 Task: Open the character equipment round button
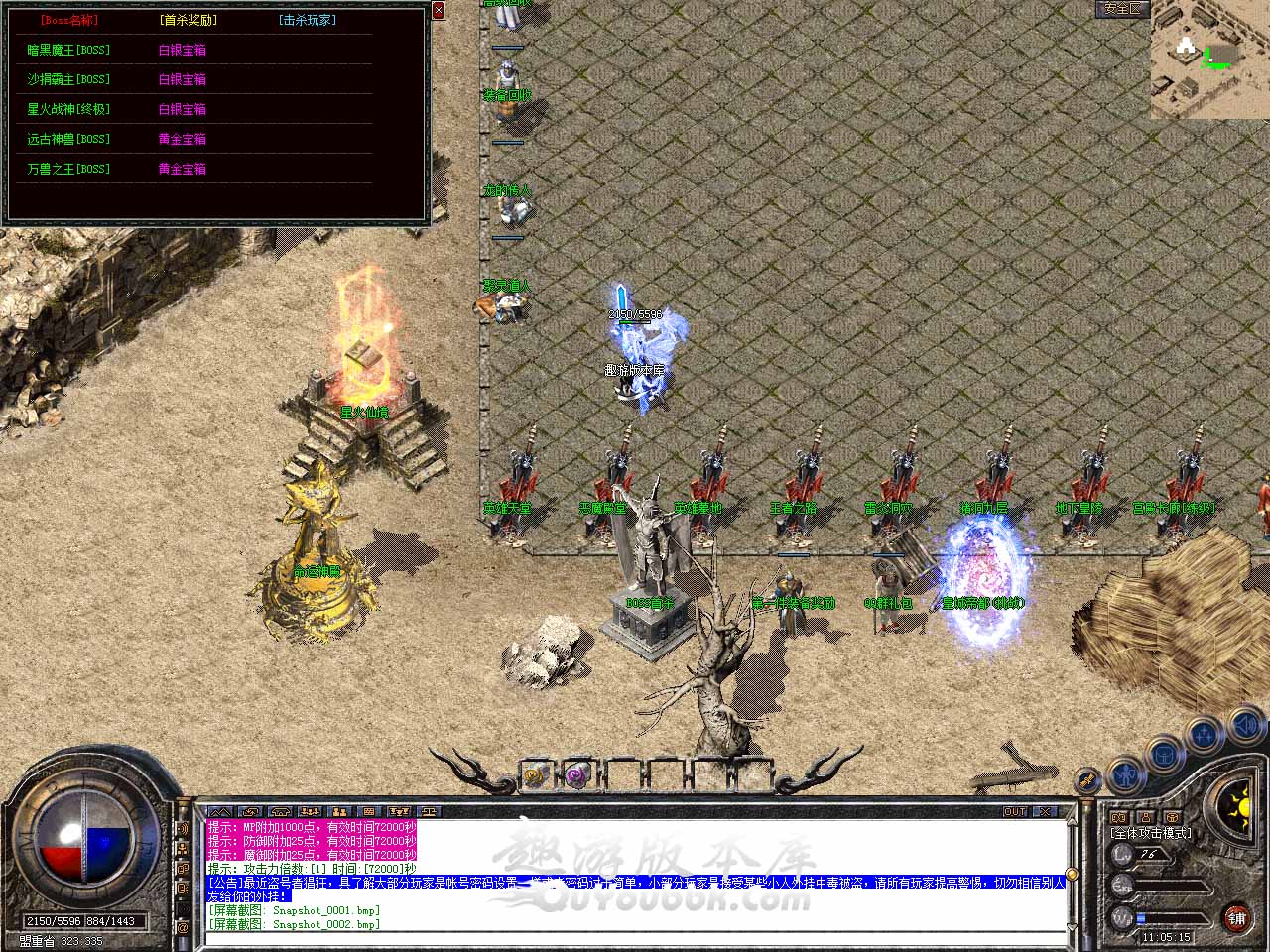coord(1125,772)
